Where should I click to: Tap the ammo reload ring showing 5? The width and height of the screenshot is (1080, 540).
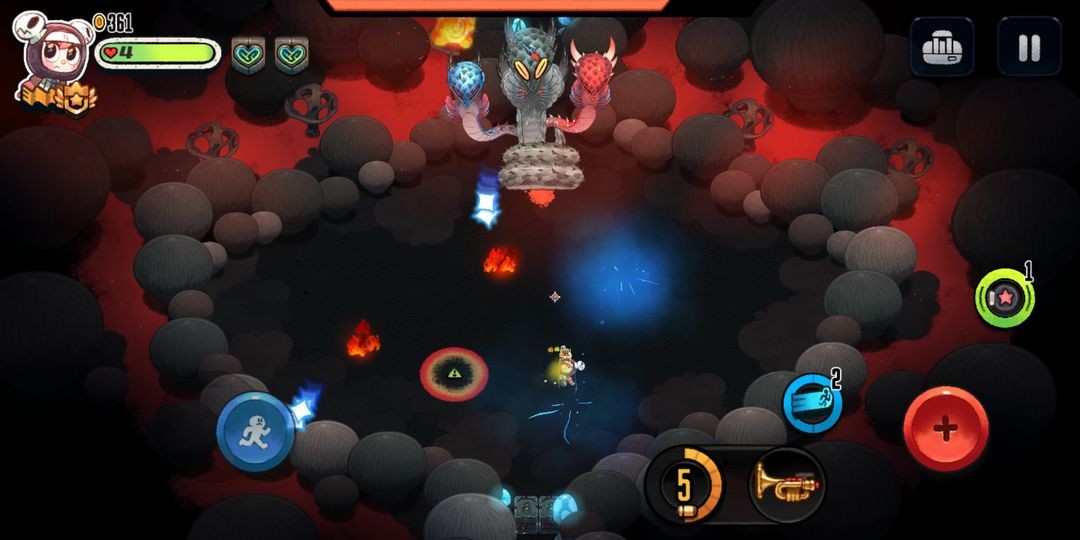tap(685, 485)
